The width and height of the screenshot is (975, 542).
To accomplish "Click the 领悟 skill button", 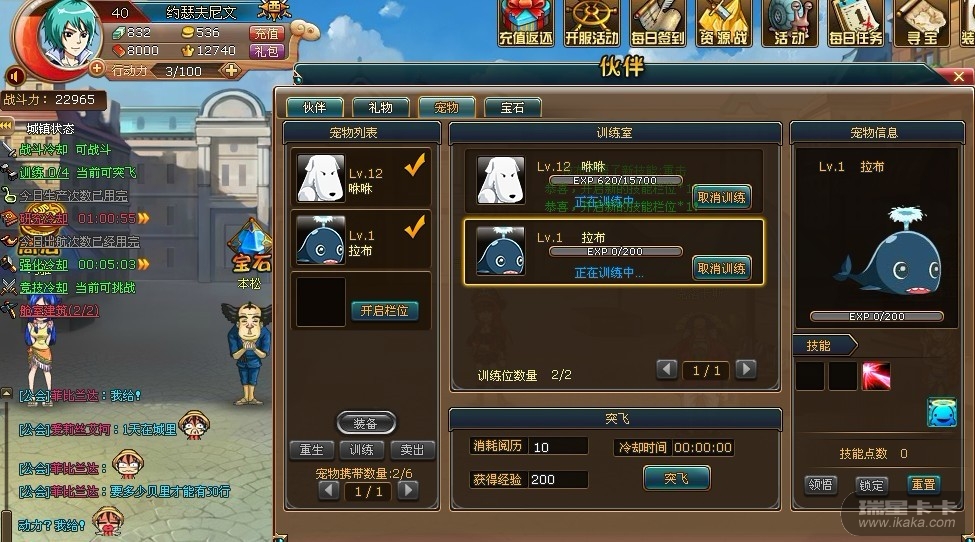I will pyautogui.click(x=821, y=484).
